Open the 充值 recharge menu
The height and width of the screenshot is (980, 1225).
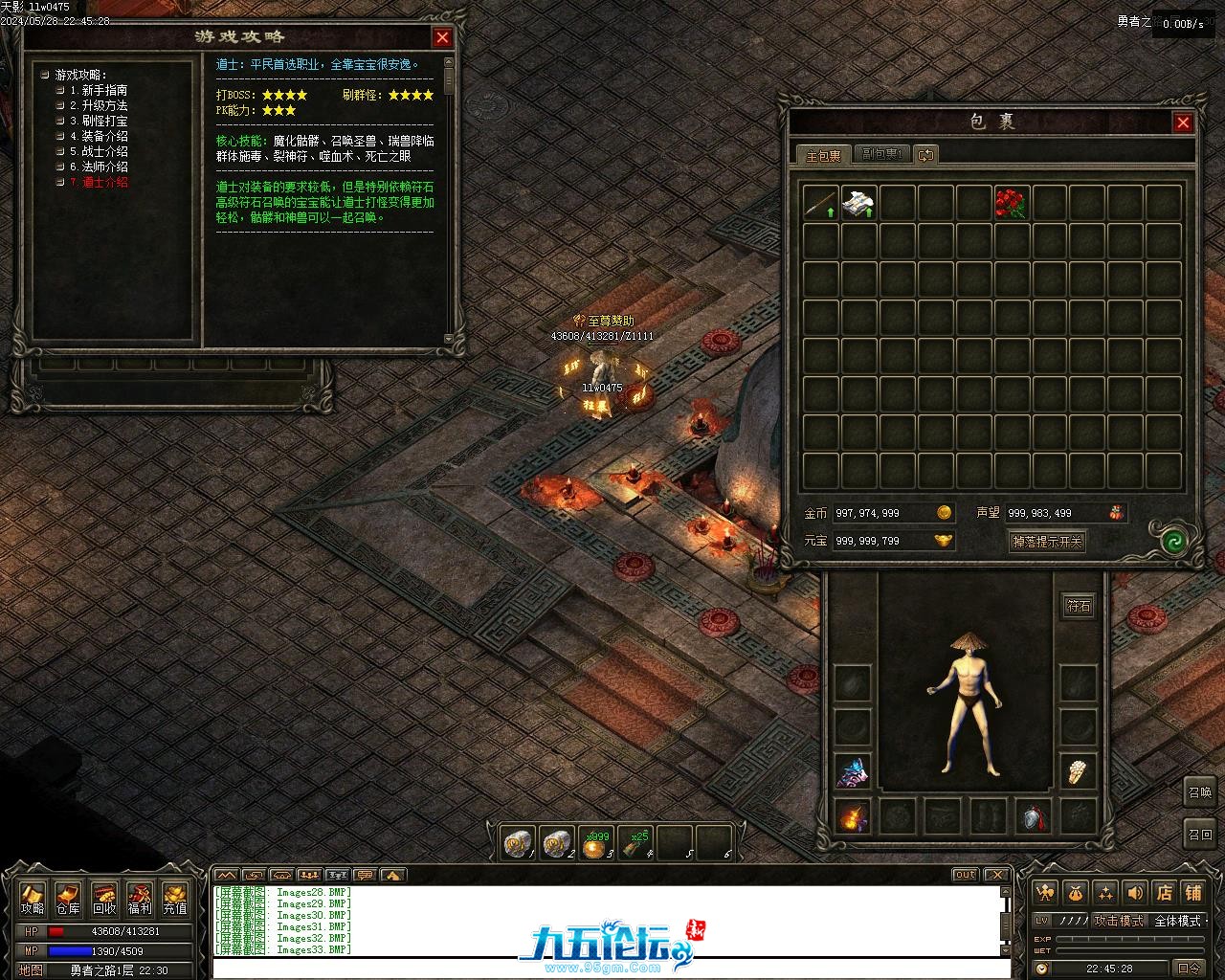[x=175, y=898]
